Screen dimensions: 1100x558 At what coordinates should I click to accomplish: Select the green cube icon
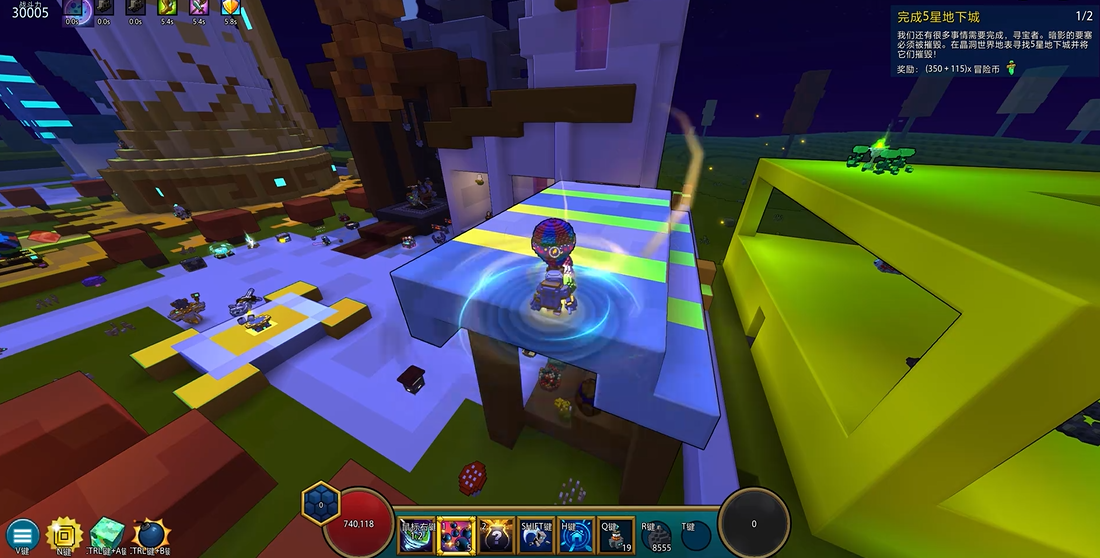[x=105, y=534]
